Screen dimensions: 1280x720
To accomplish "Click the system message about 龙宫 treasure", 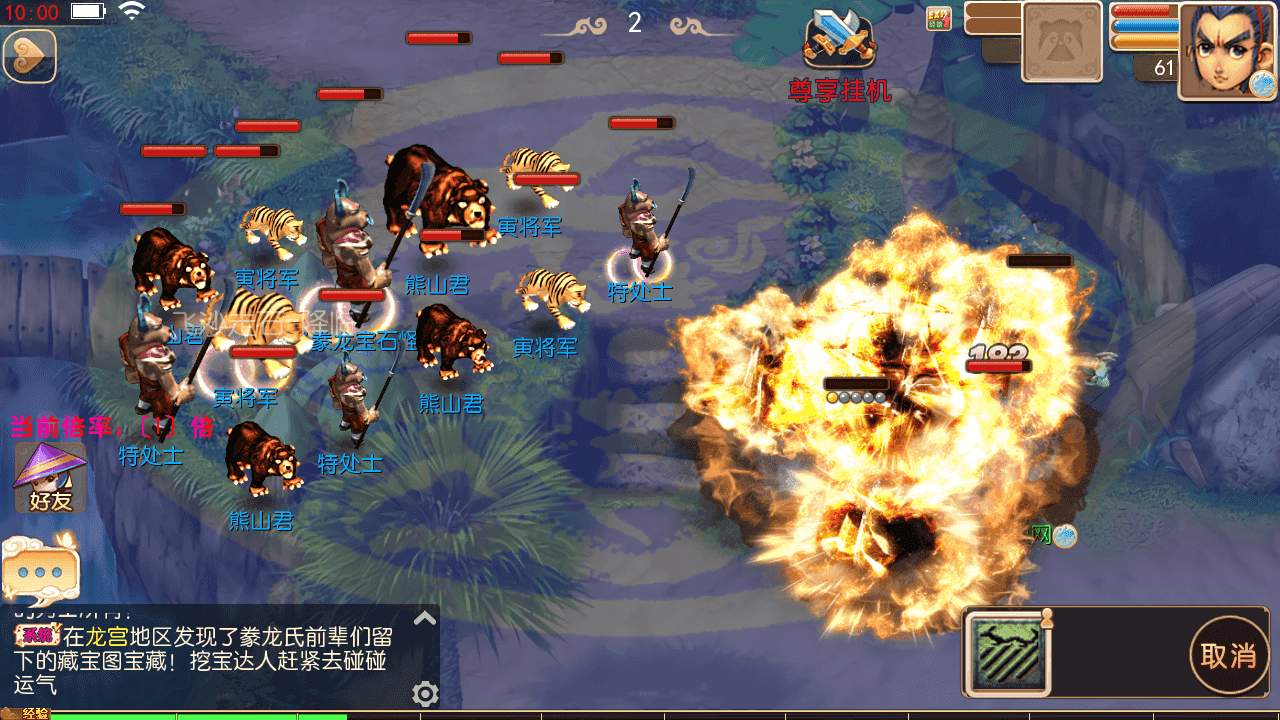I will [210, 660].
